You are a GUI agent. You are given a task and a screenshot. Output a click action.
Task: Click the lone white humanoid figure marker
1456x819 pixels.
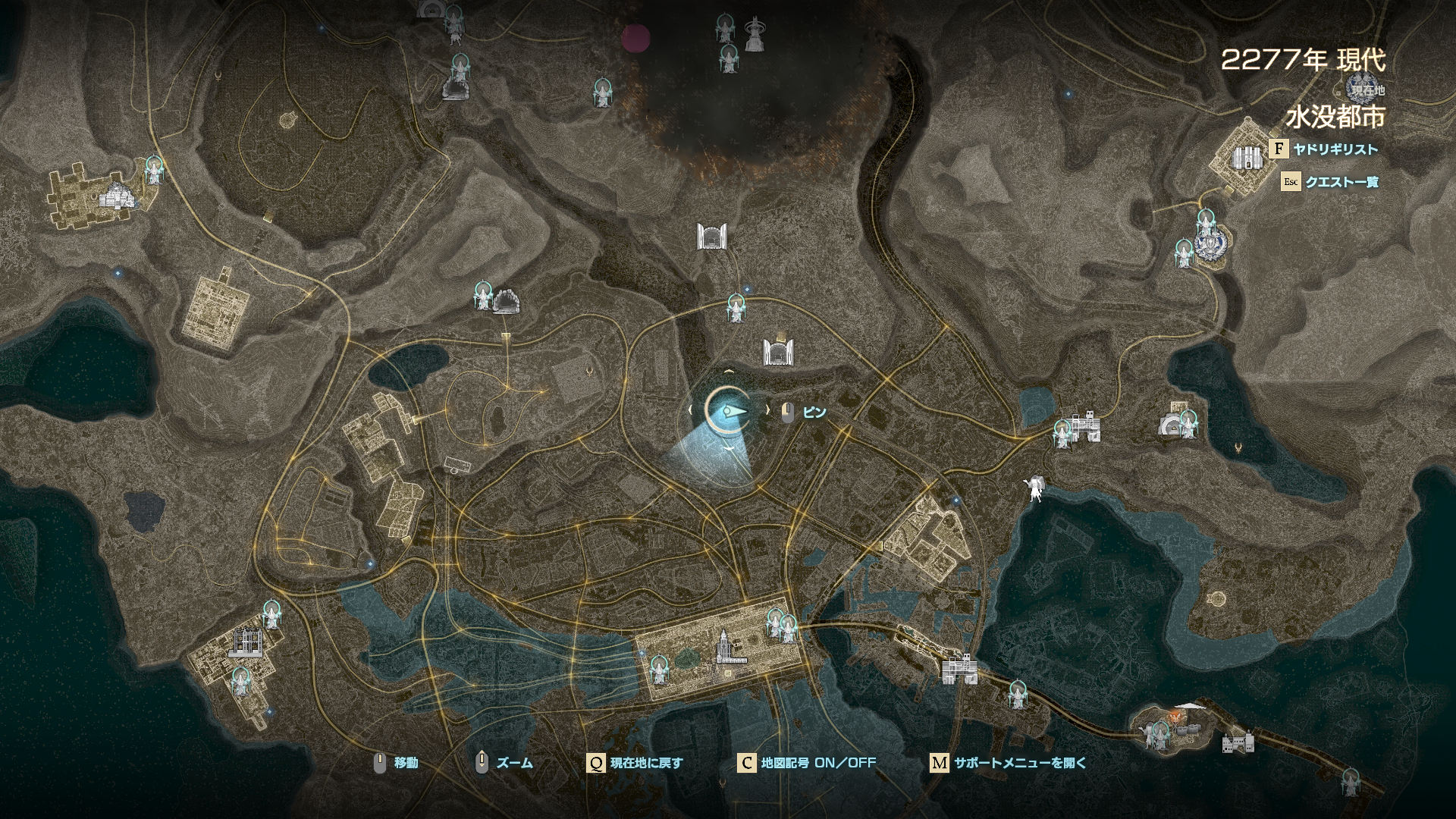tap(1034, 488)
